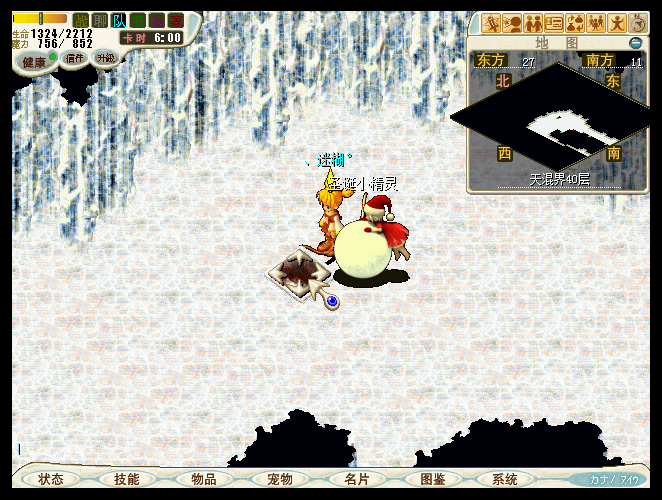The image size is (662, 500).
Task: Open the 名片 name card menu
Action: click(x=357, y=480)
